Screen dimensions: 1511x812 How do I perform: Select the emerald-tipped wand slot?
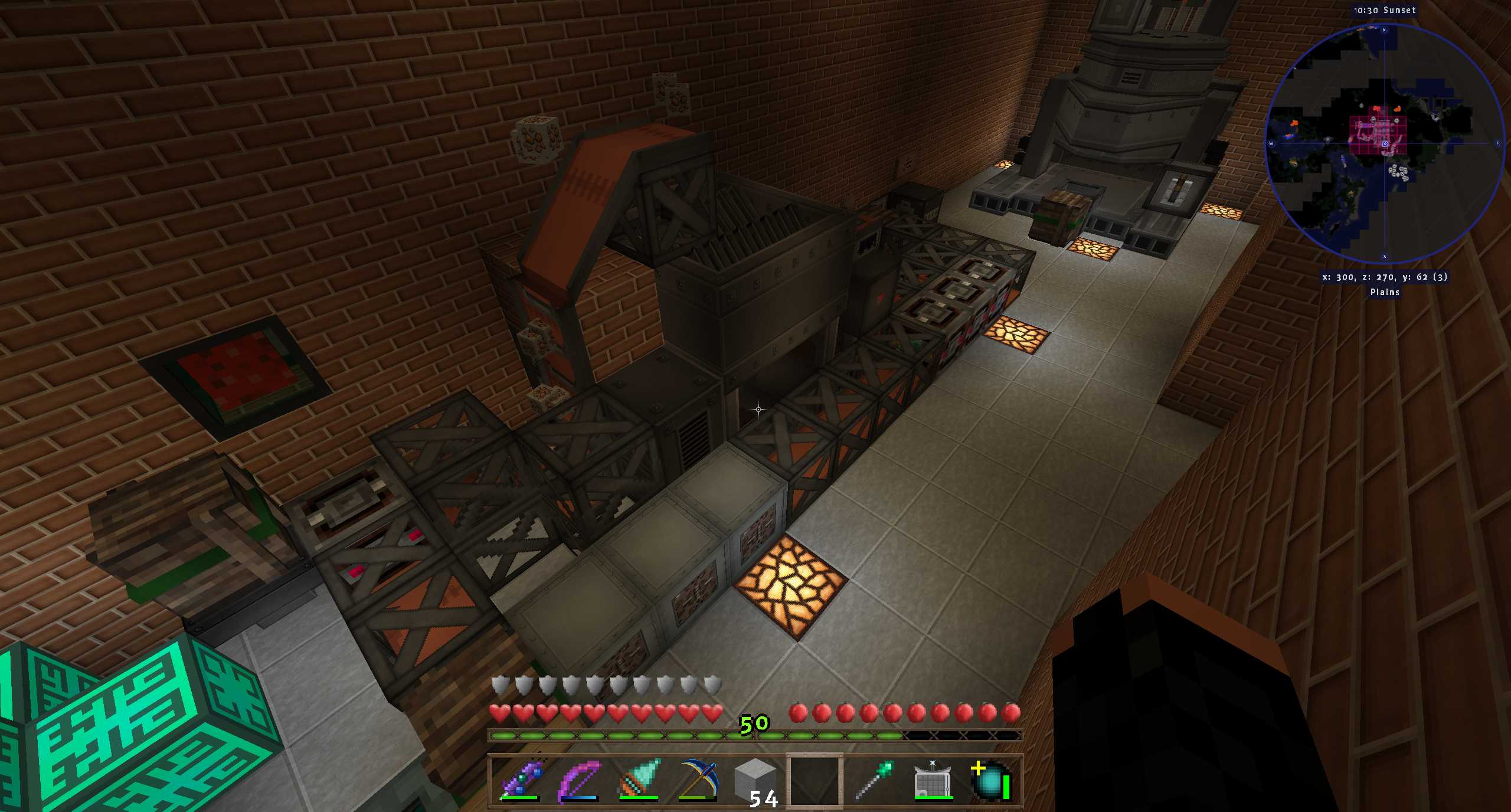pos(874,780)
